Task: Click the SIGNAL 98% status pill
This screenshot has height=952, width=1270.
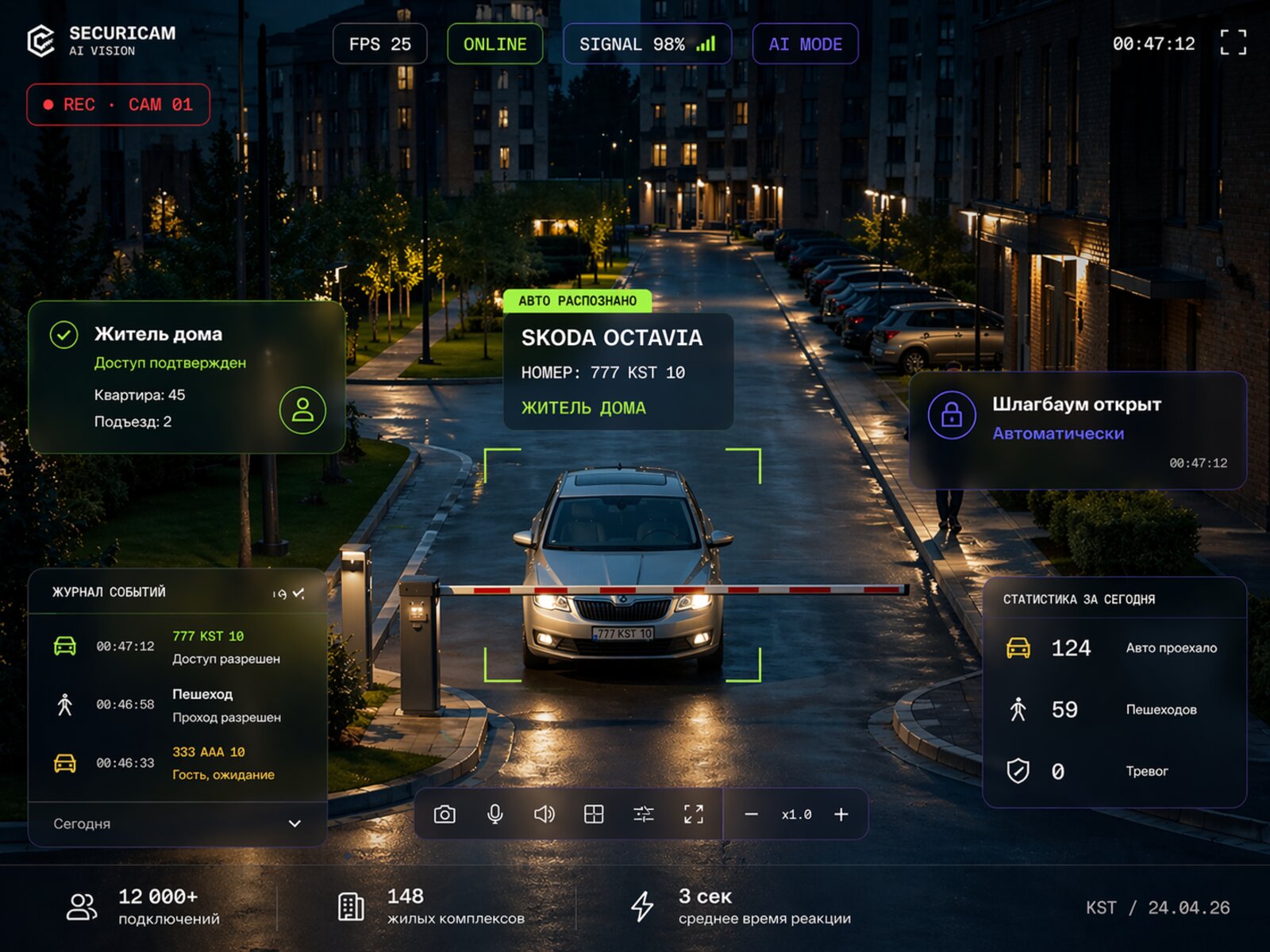Action: coord(646,44)
